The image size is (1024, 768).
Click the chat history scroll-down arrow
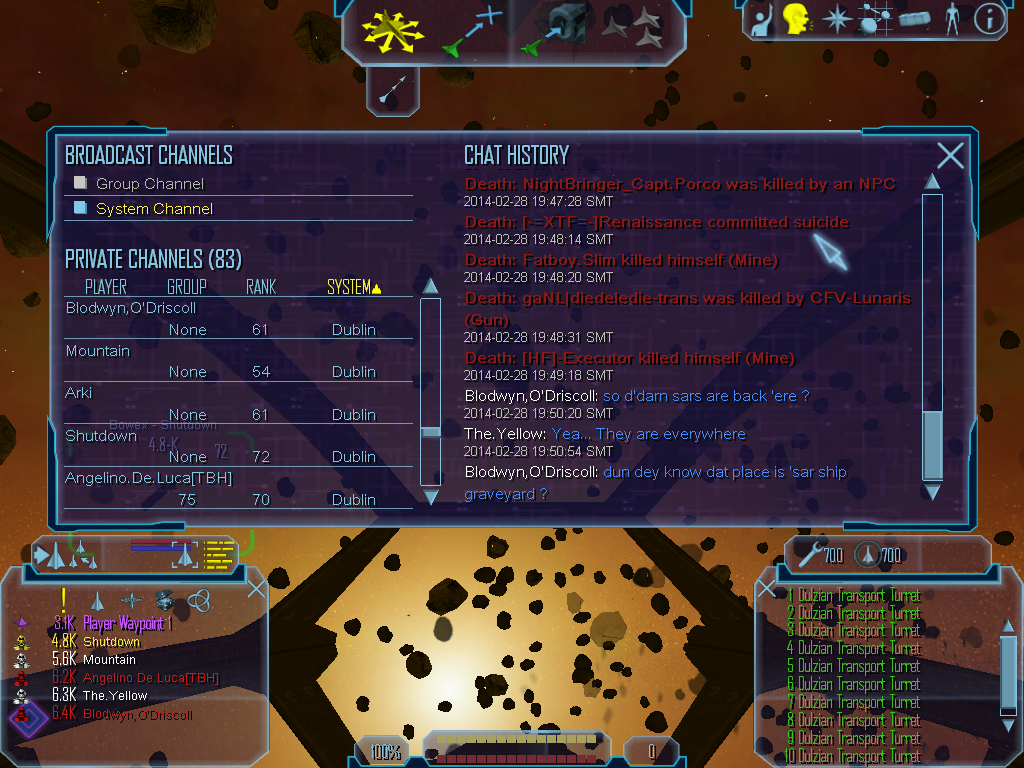tap(932, 492)
